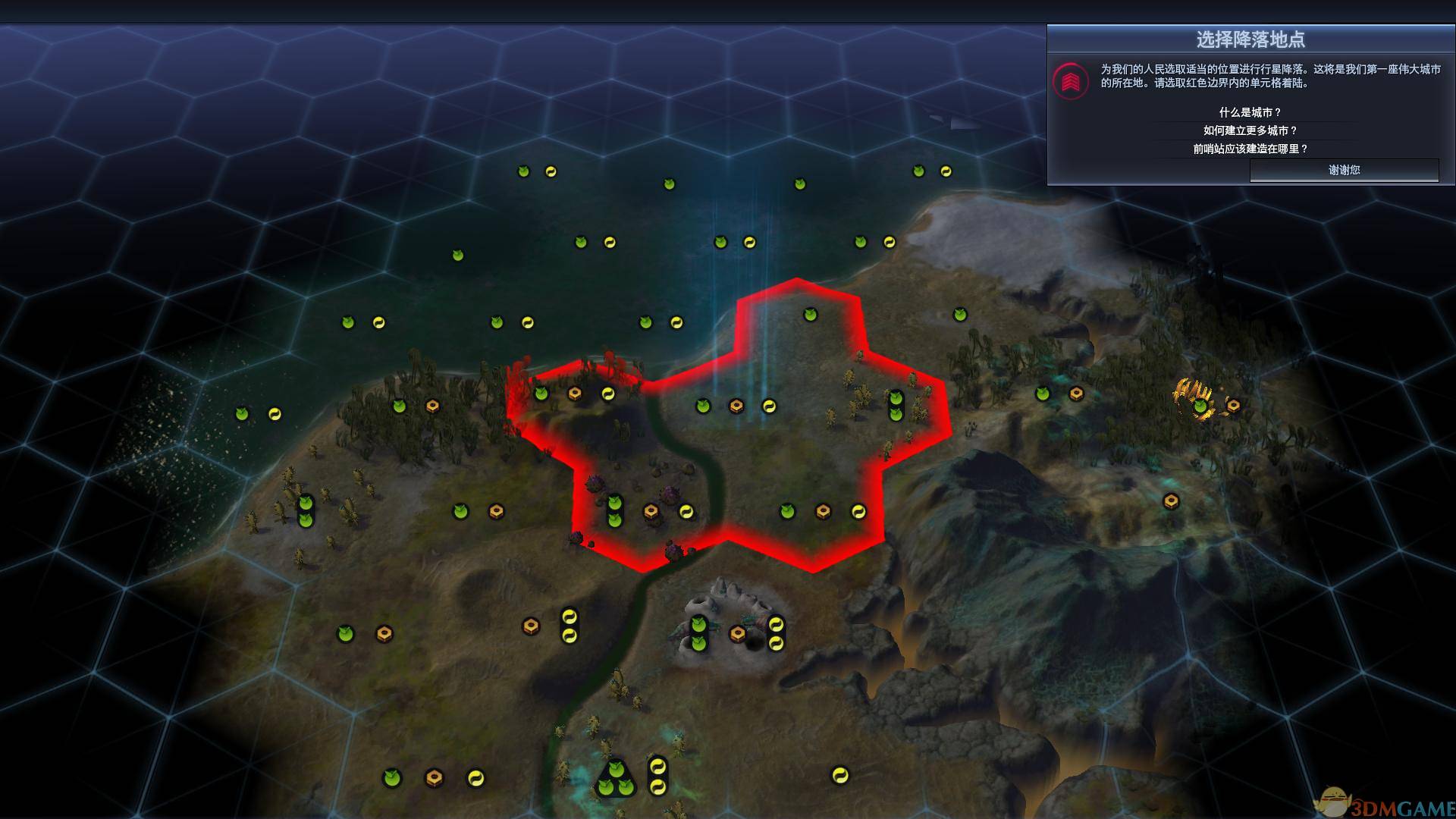Choose the 前哨站应该建造在哪里？ question
The height and width of the screenshot is (819, 1456).
pos(1250,149)
